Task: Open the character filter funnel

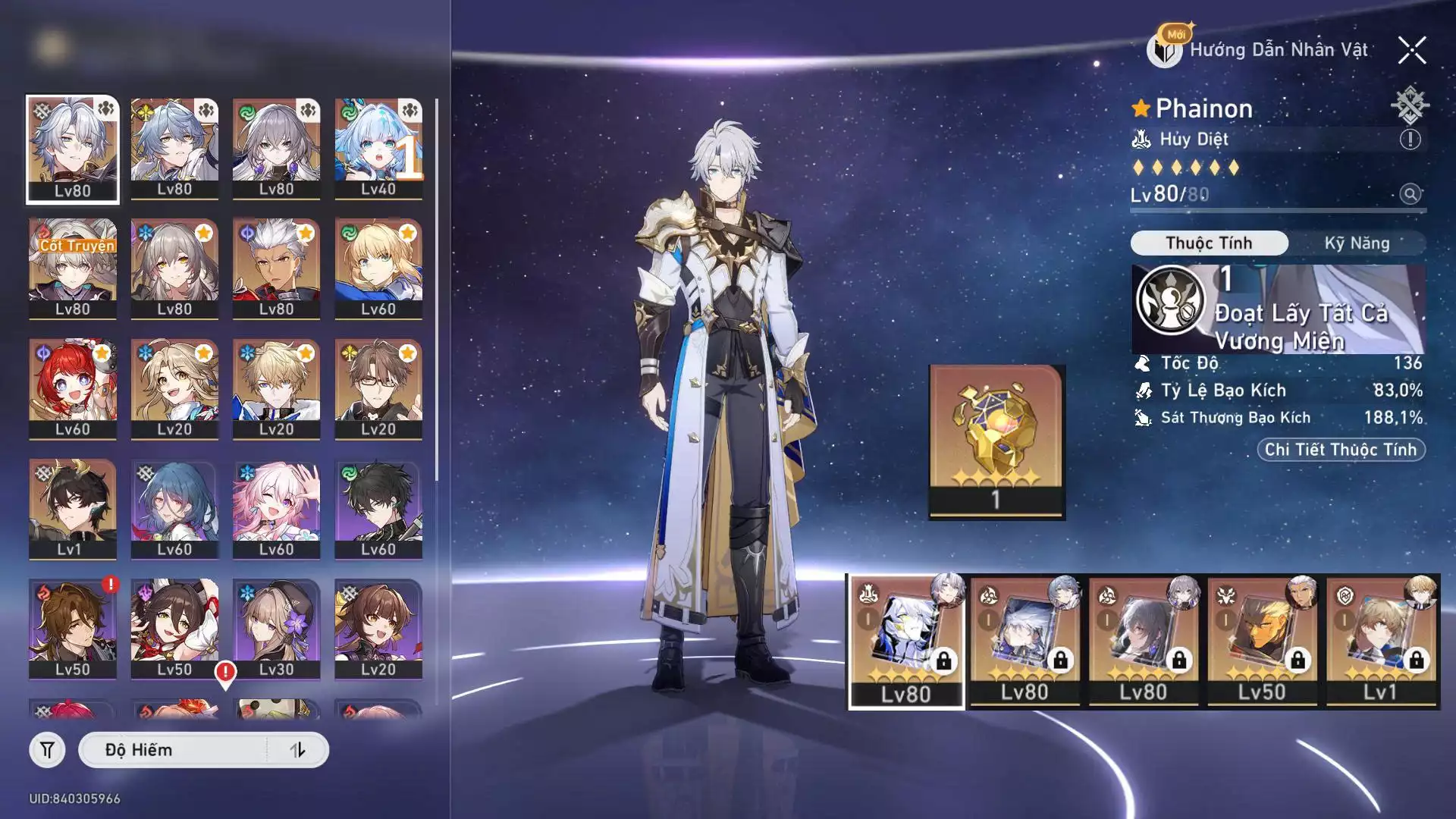Action: 47,750
